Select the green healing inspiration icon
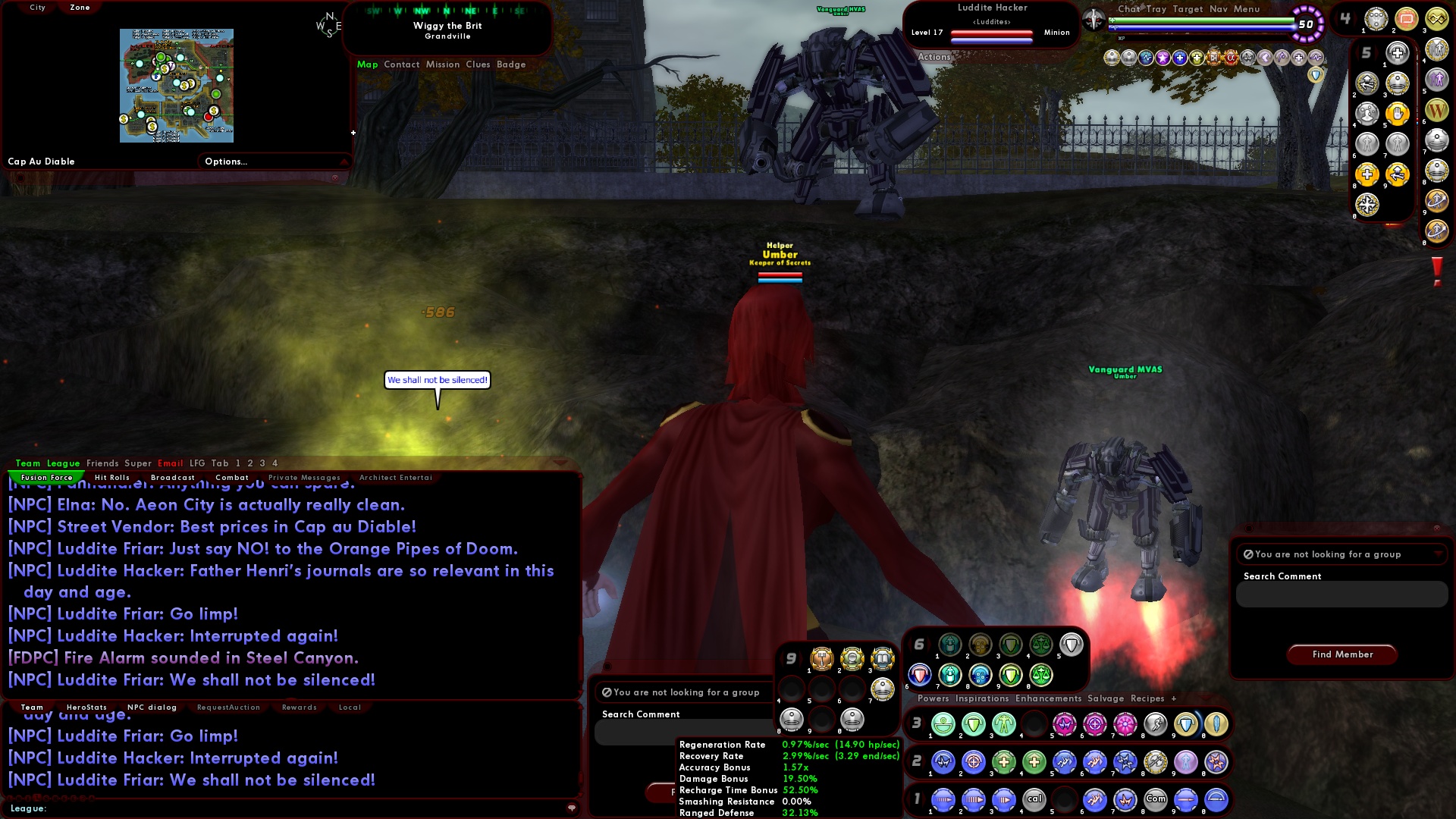 point(949,675)
